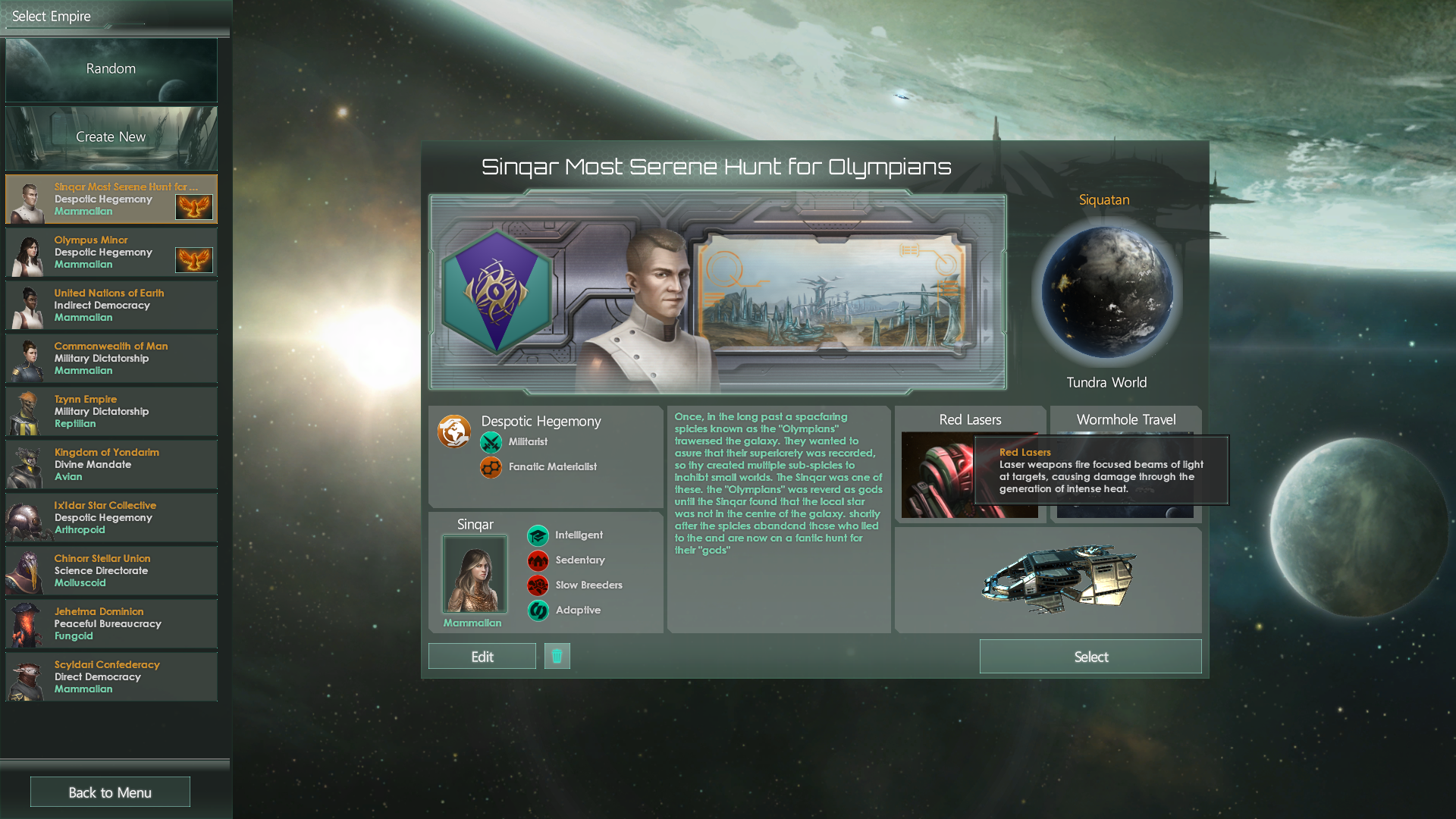This screenshot has height=819, width=1456.
Task: Highlight the Sinqar Most Serene Hunt entry
Action: 111,199
